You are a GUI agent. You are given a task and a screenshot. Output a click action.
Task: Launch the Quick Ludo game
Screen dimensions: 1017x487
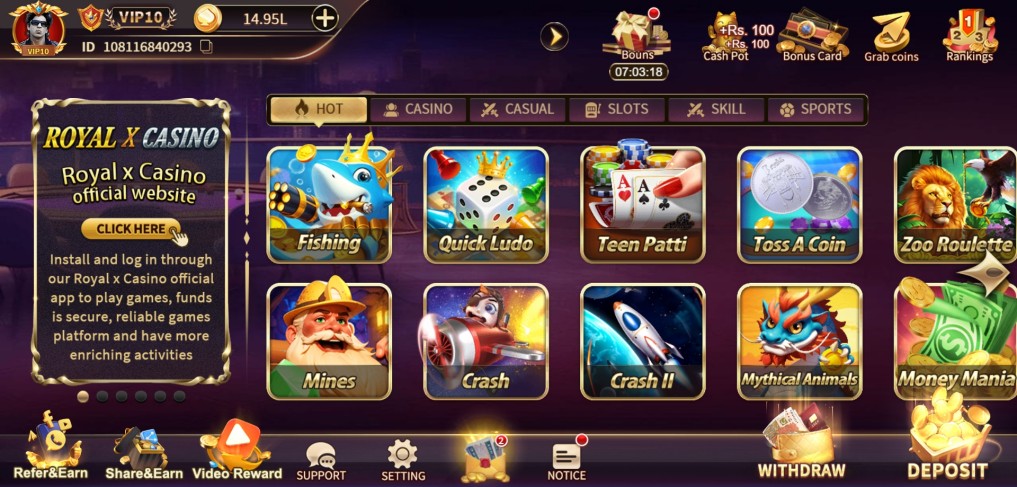486,205
